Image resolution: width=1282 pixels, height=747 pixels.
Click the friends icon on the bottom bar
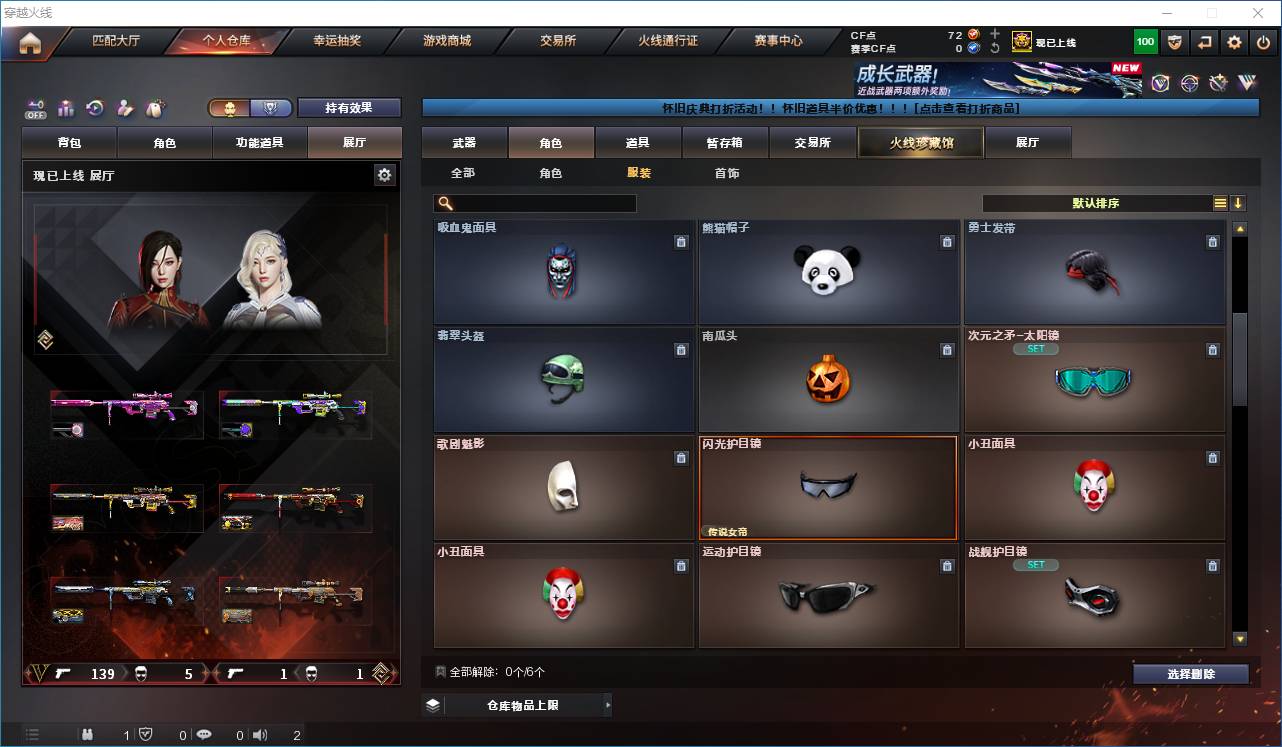tap(88, 734)
